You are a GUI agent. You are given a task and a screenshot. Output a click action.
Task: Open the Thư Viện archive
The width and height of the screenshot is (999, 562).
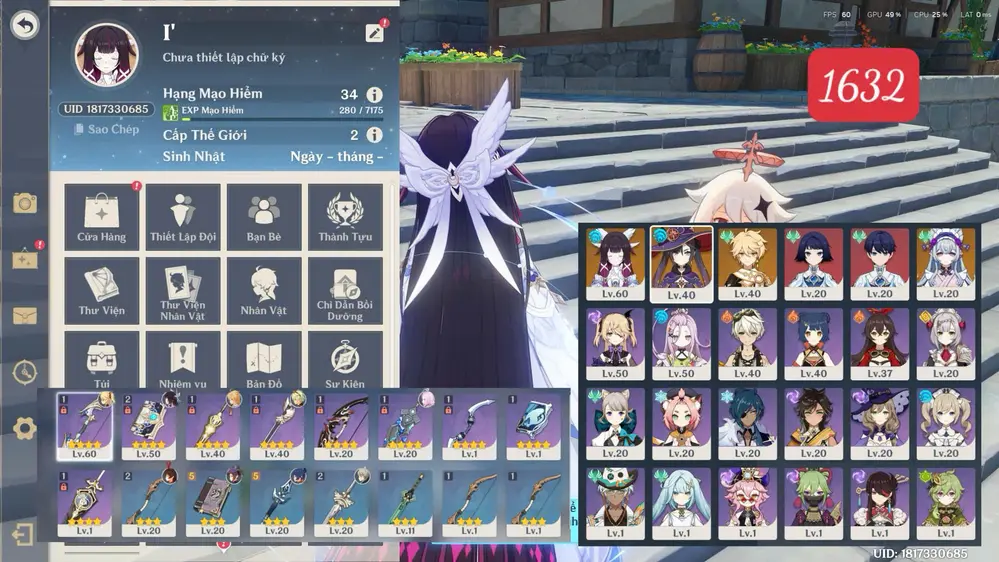click(101, 289)
